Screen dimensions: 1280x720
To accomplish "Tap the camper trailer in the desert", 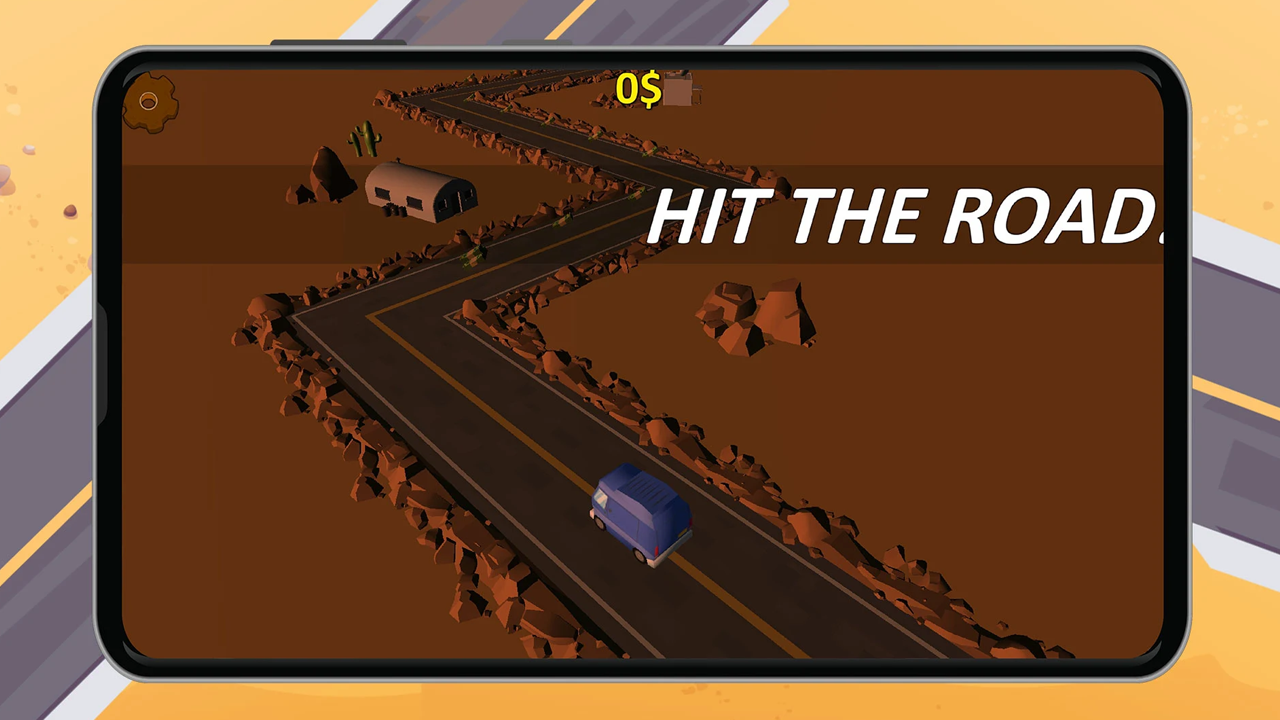I will (420, 195).
